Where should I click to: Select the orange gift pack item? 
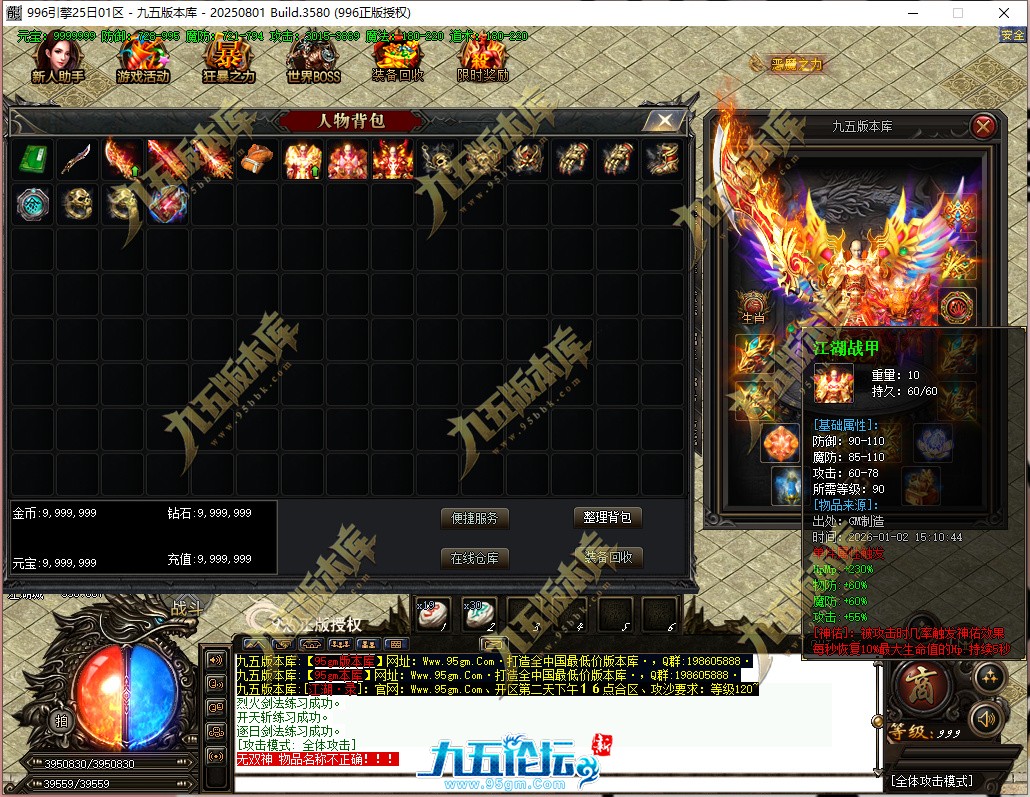click(x=256, y=160)
